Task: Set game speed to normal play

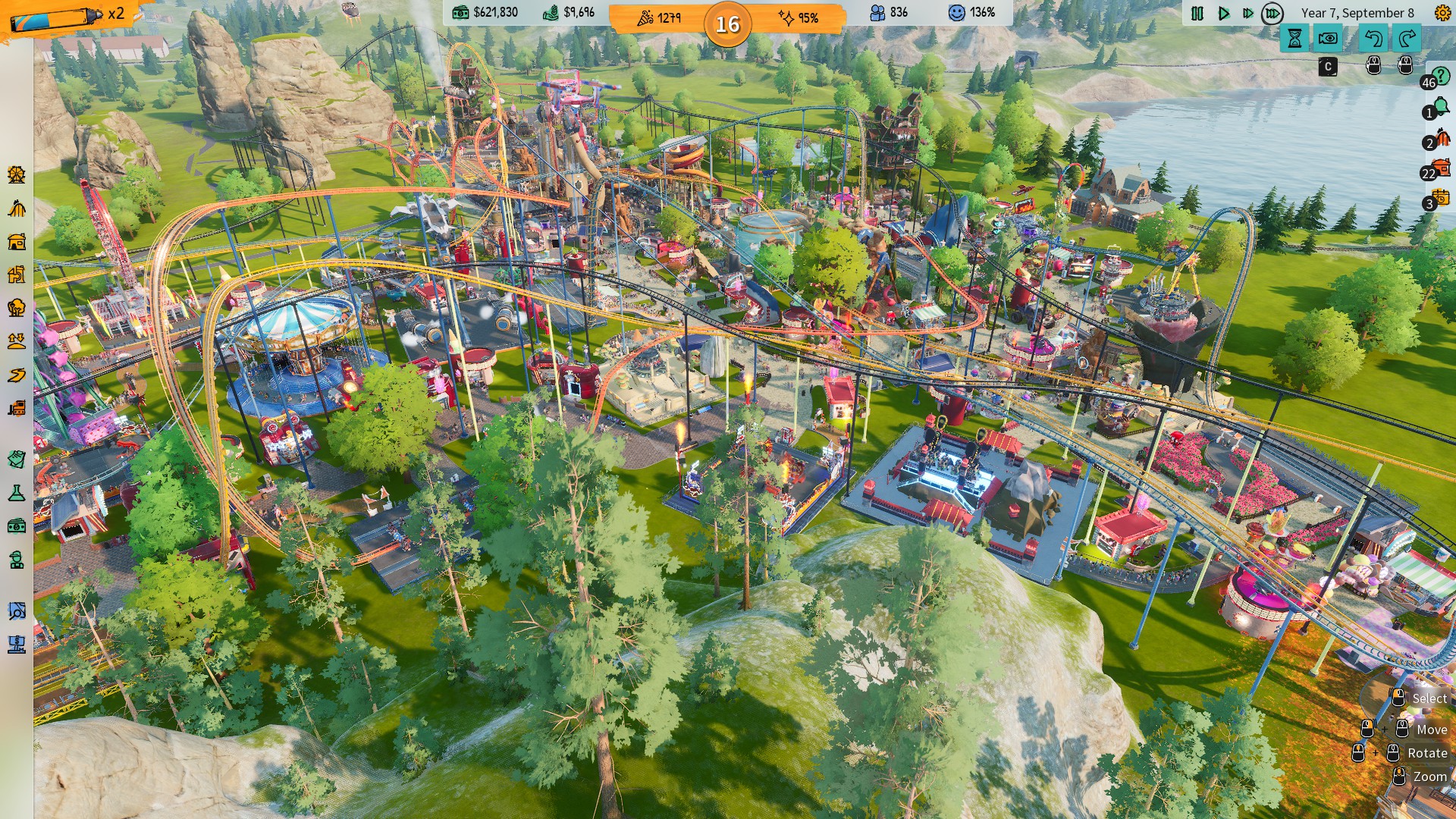Action: (1223, 13)
